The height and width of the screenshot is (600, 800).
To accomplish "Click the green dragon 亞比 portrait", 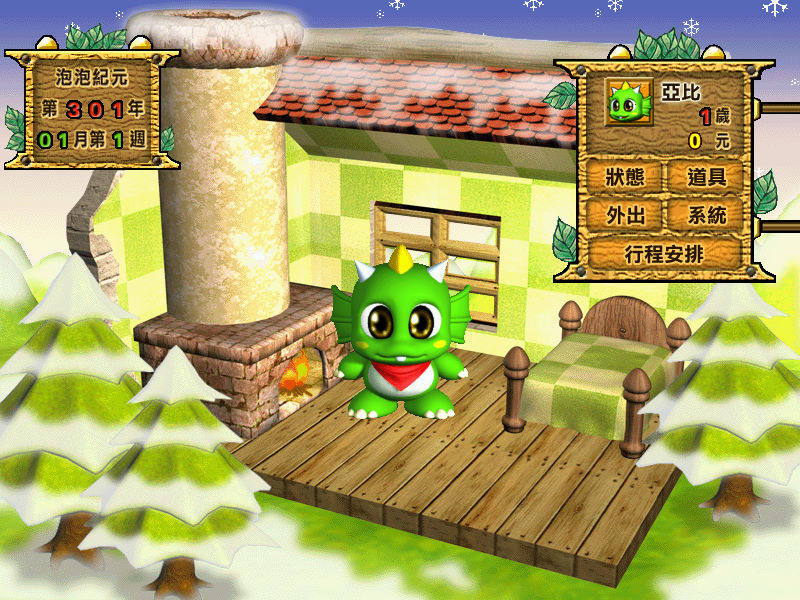I will click(x=626, y=102).
